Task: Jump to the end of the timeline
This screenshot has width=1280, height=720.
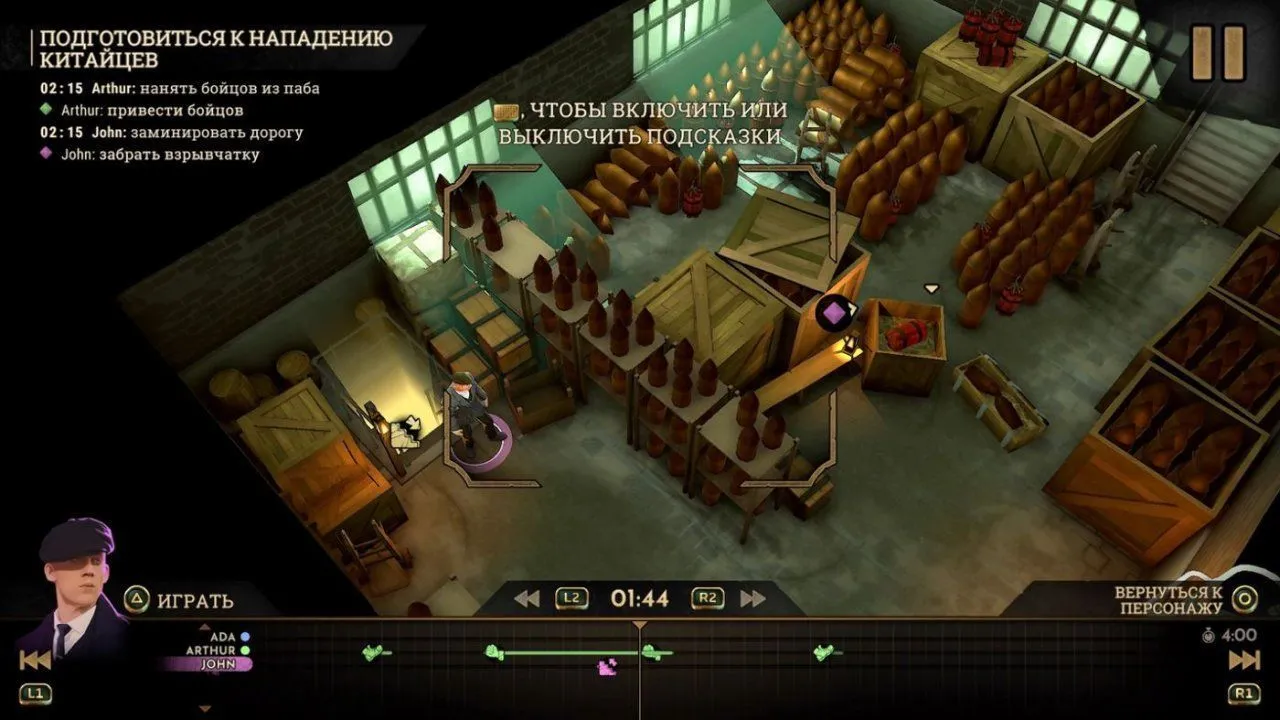Action: pos(1244,660)
